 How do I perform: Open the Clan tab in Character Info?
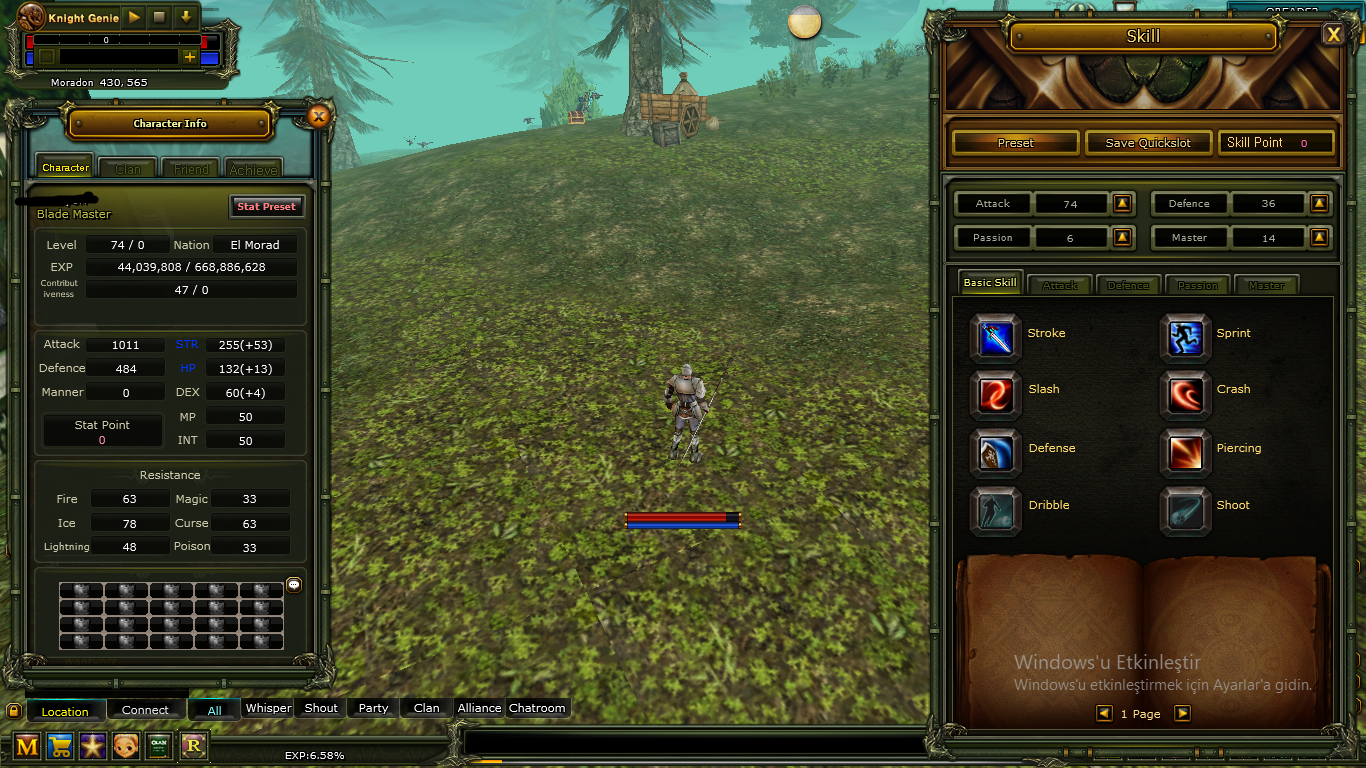(127, 168)
